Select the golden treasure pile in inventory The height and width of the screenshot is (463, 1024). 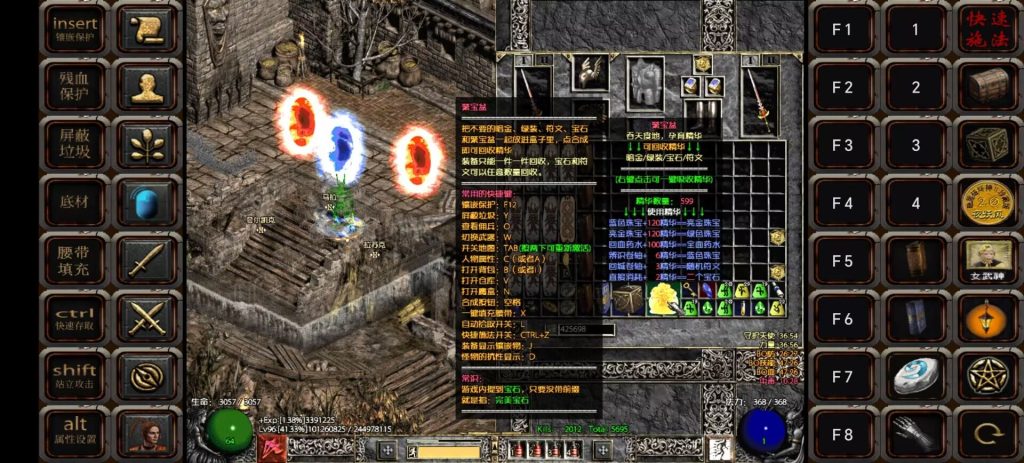tap(660, 296)
